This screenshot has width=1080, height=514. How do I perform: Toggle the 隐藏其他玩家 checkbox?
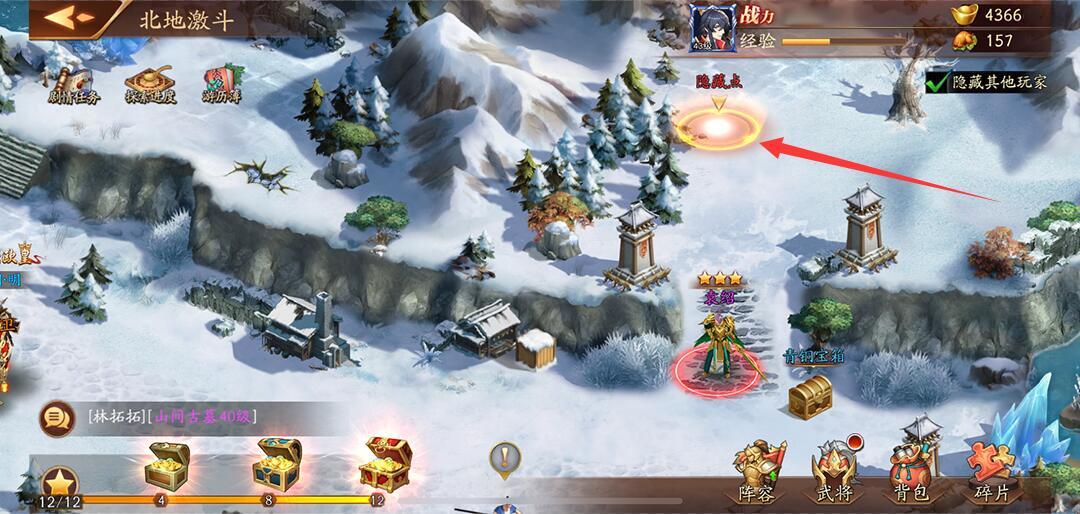[937, 82]
